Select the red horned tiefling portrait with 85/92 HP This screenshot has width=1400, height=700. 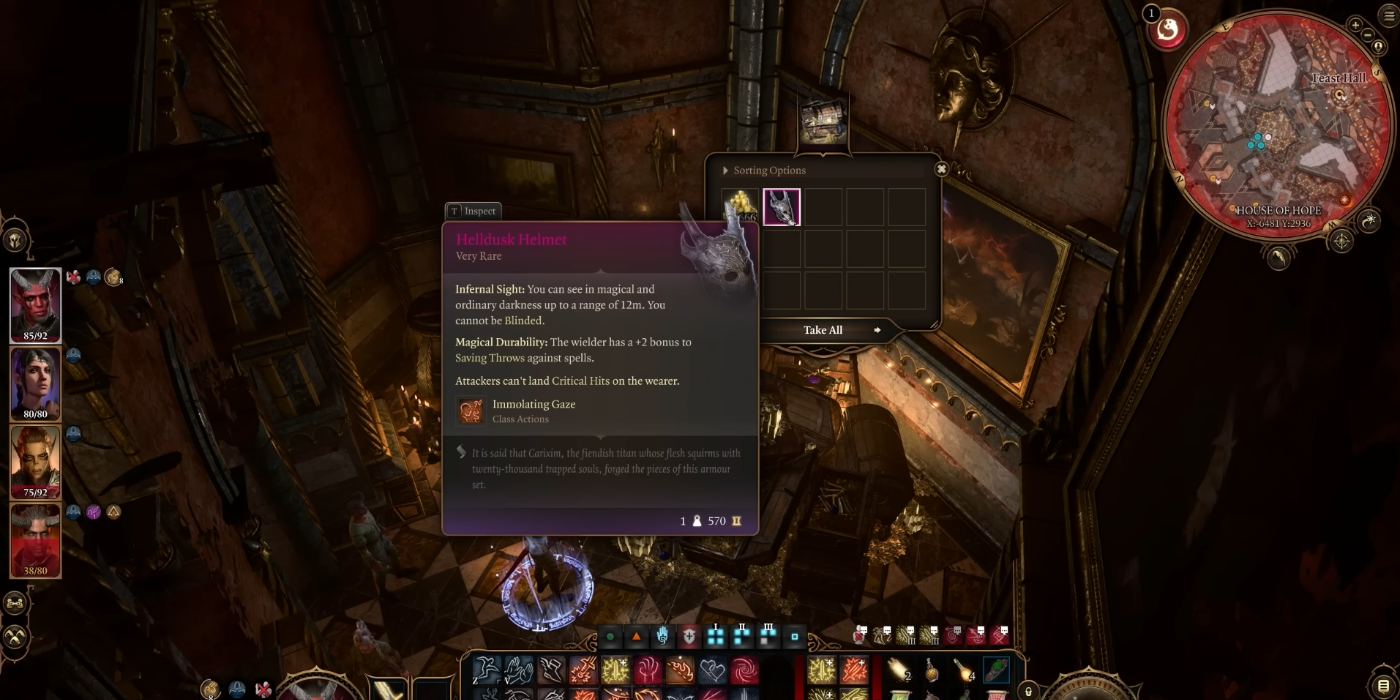(35, 305)
